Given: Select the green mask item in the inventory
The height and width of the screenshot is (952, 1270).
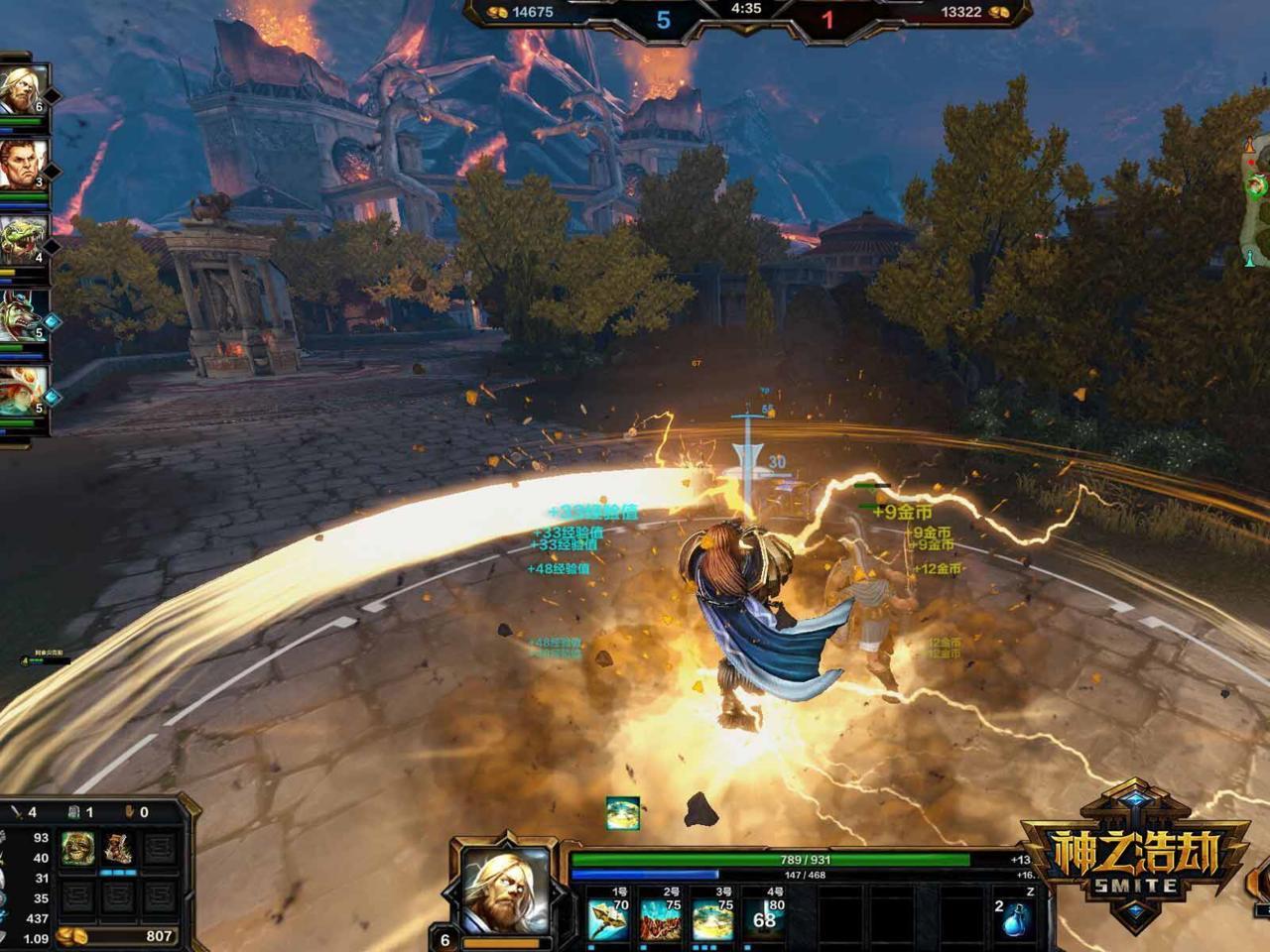Looking at the screenshot, I should click(x=78, y=850).
